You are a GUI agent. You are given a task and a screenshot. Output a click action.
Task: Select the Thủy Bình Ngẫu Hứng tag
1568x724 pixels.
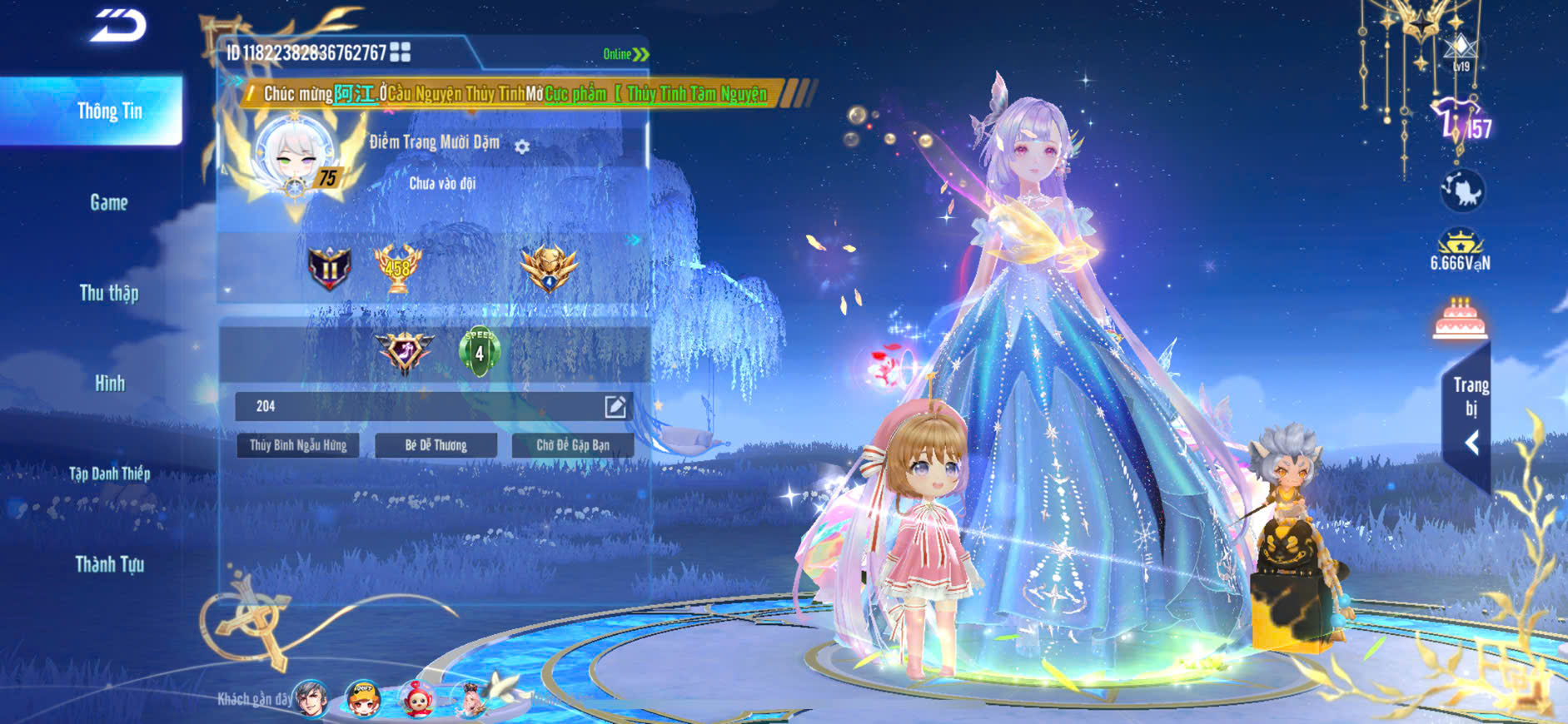tap(298, 445)
